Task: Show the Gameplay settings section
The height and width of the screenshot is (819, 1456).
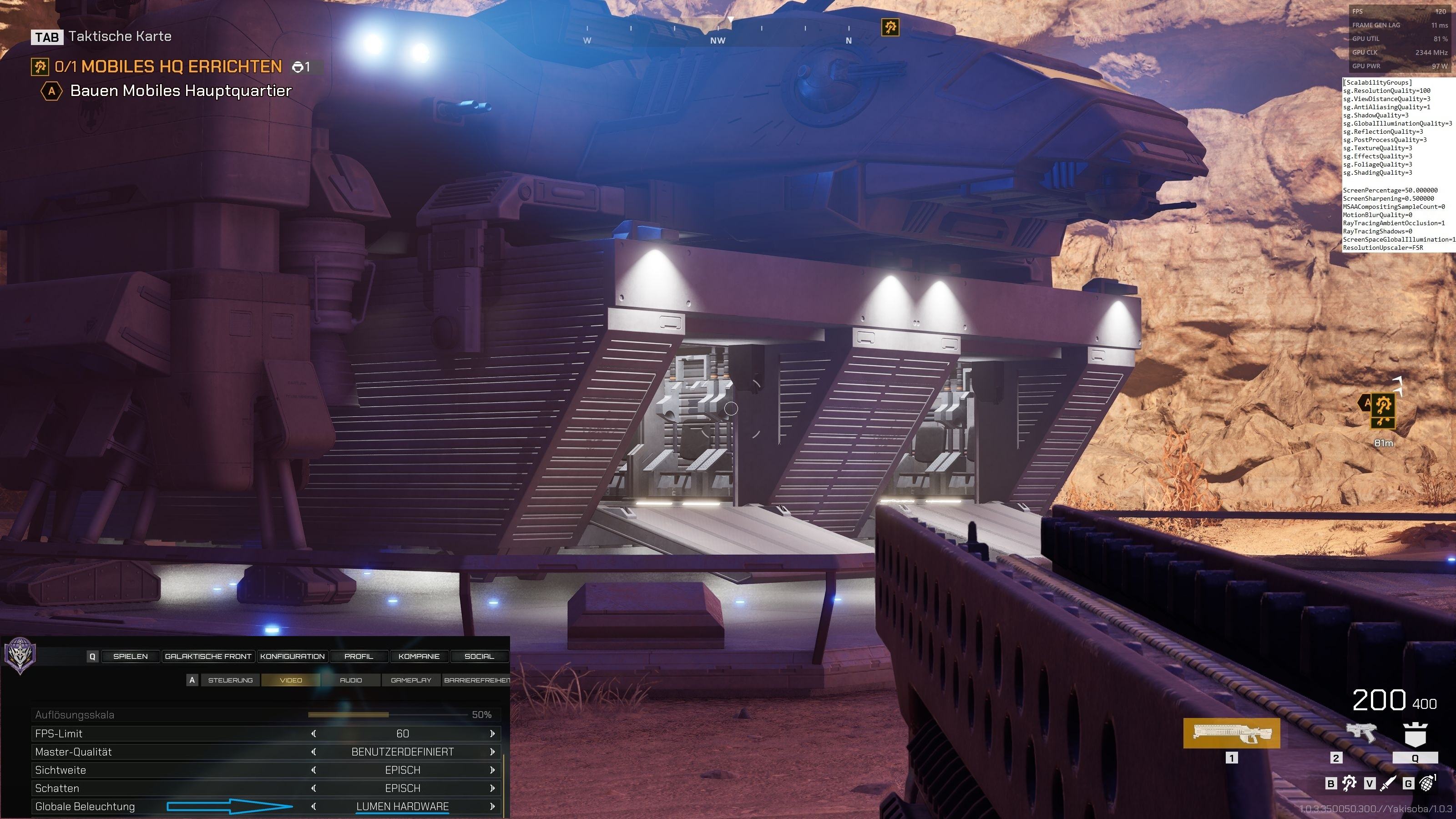Action: coord(411,680)
